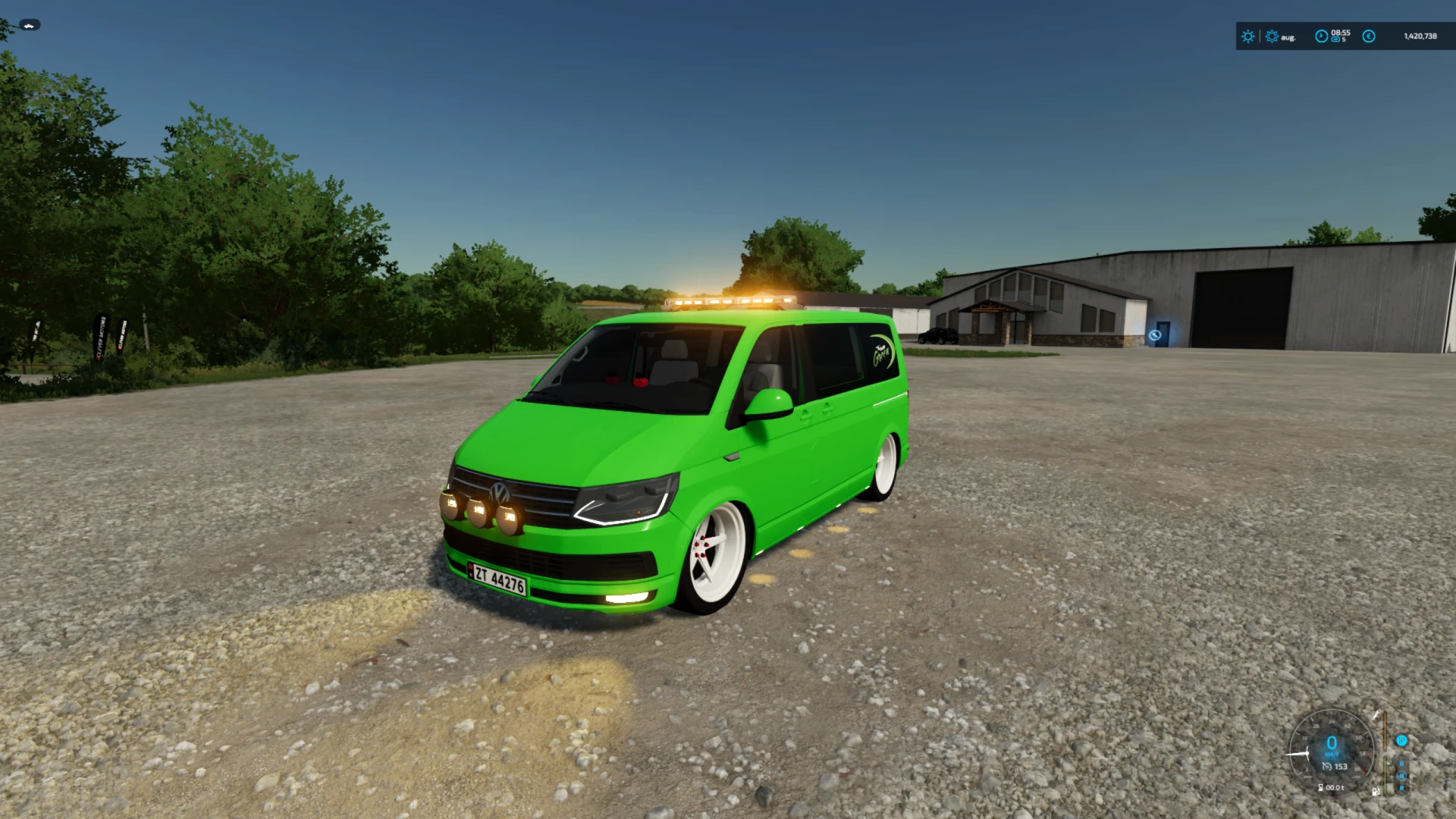Select the R reverse gear on the selector
The width and height of the screenshot is (1456, 819).
[1401, 787]
